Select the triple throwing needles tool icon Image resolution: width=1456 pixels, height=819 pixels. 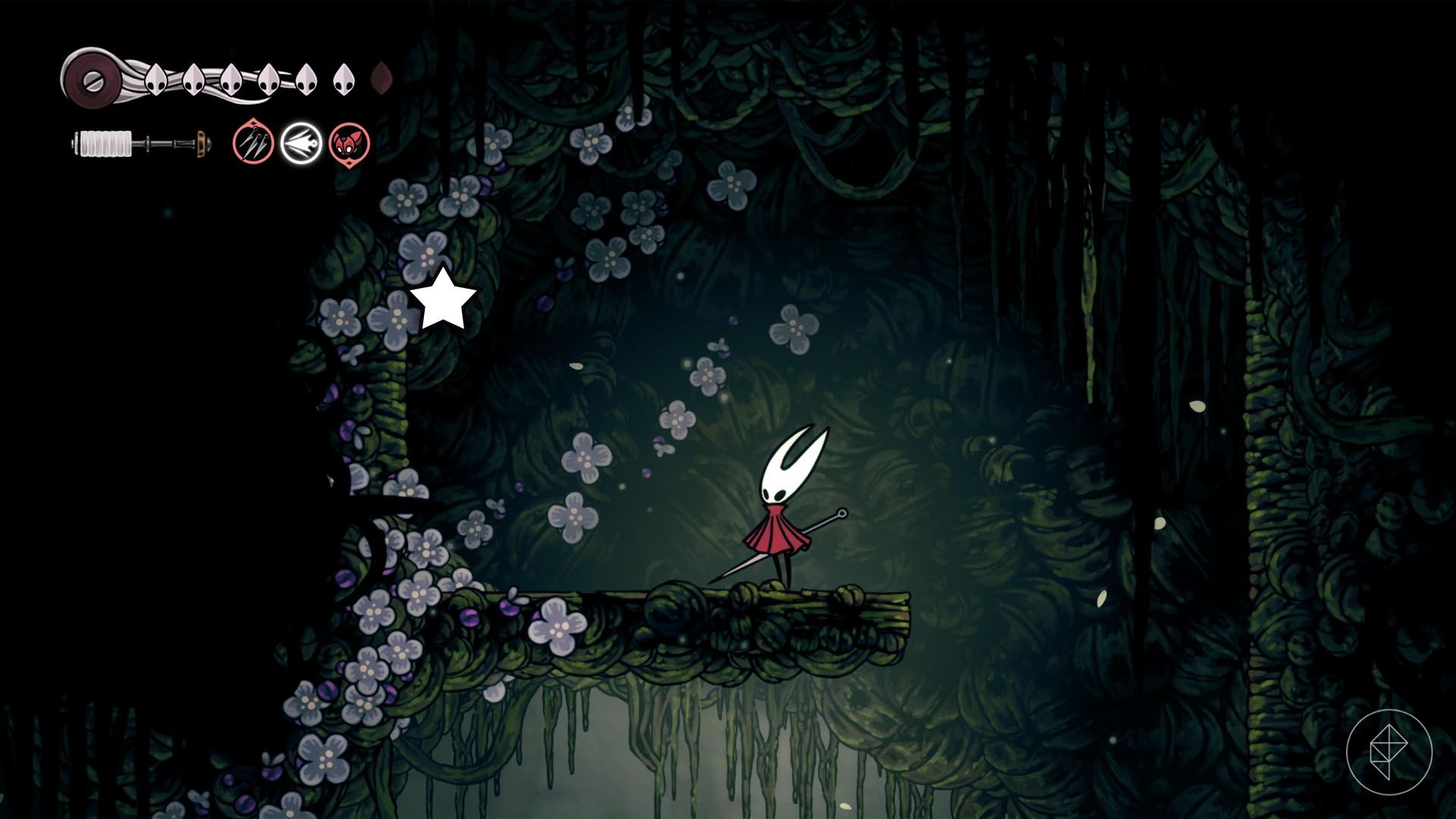click(253, 143)
